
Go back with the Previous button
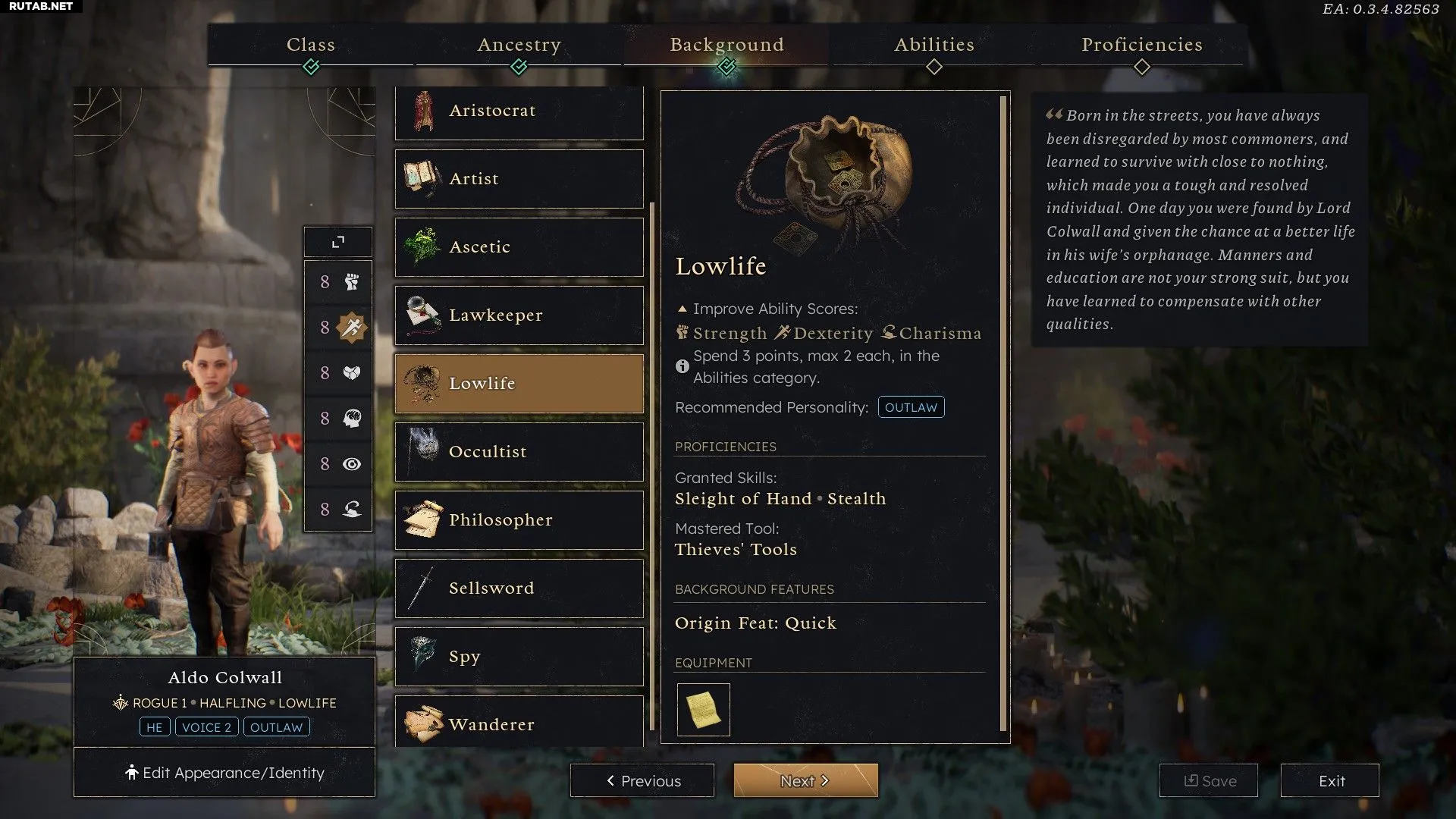(x=642, y=780)
